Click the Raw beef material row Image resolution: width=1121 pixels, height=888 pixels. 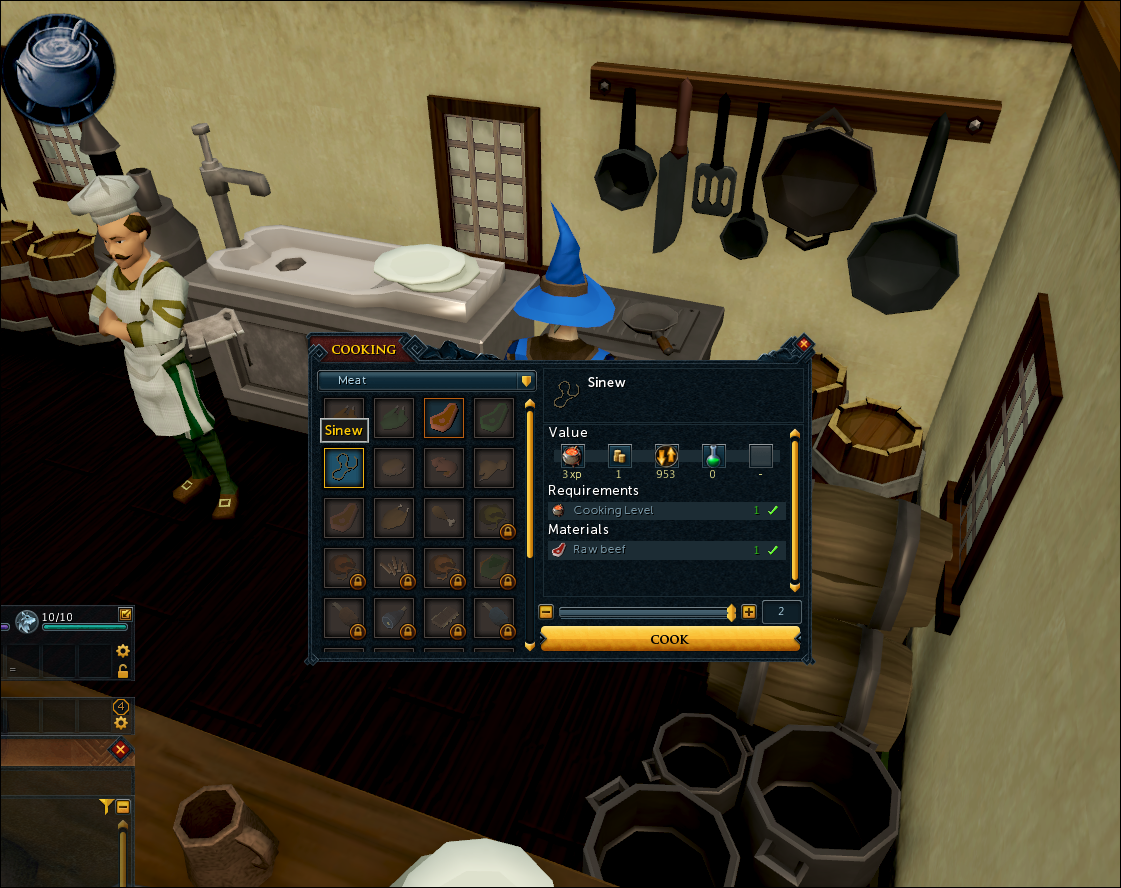[x=666, y=550]
